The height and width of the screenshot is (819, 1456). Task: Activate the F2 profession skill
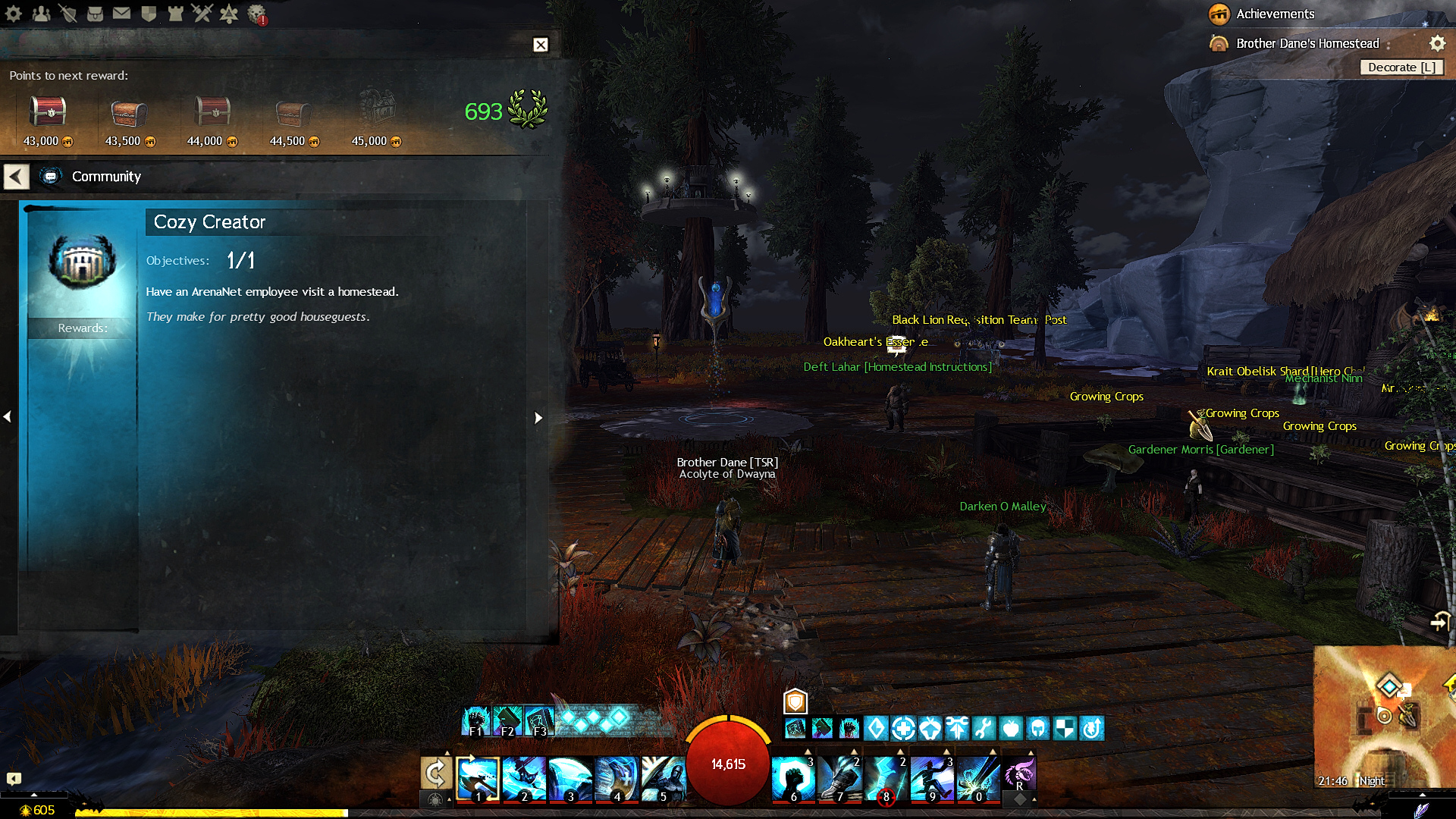507,721
